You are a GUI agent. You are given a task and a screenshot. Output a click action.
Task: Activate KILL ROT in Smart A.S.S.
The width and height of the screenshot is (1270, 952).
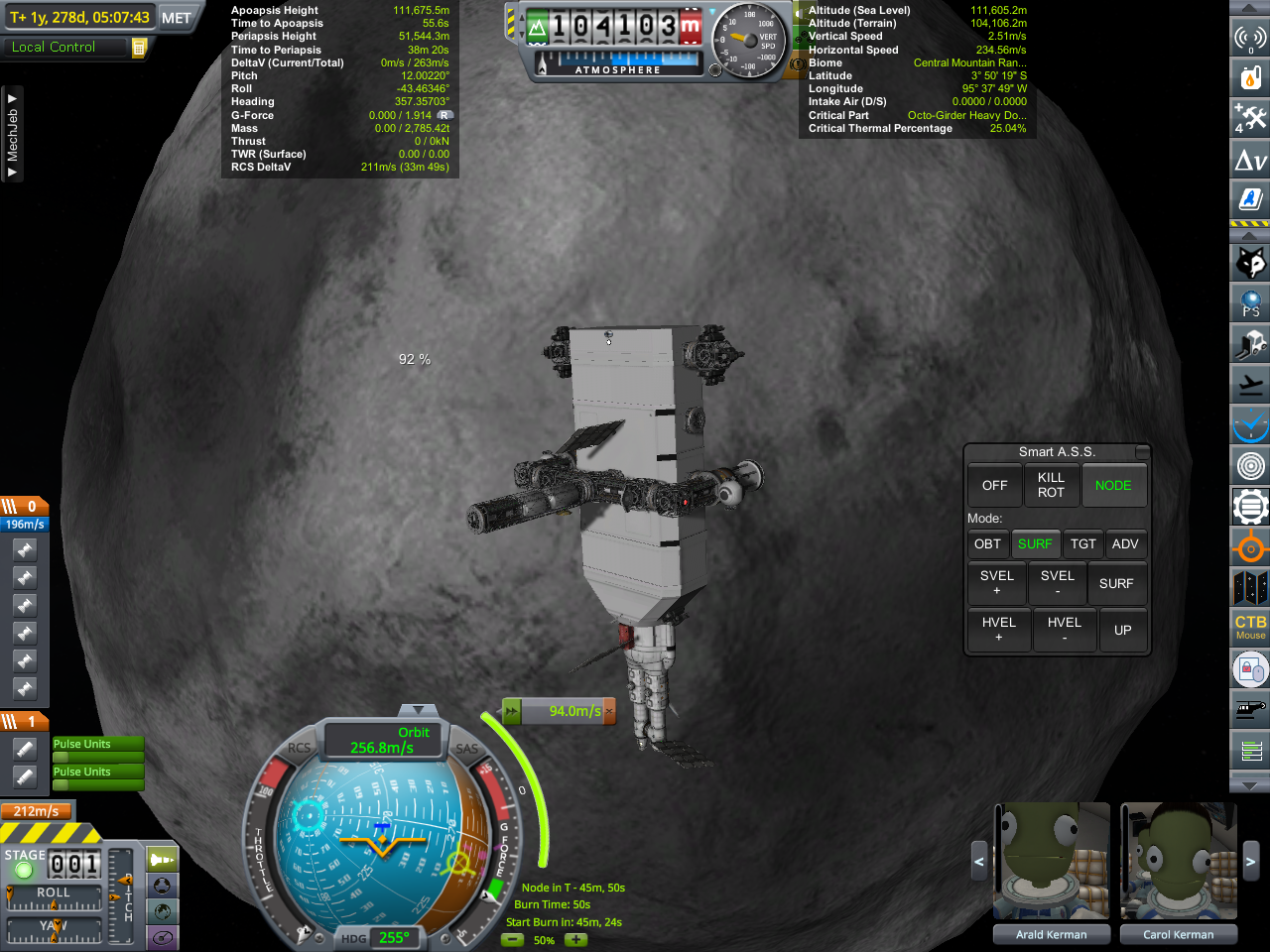point(1051,486)
